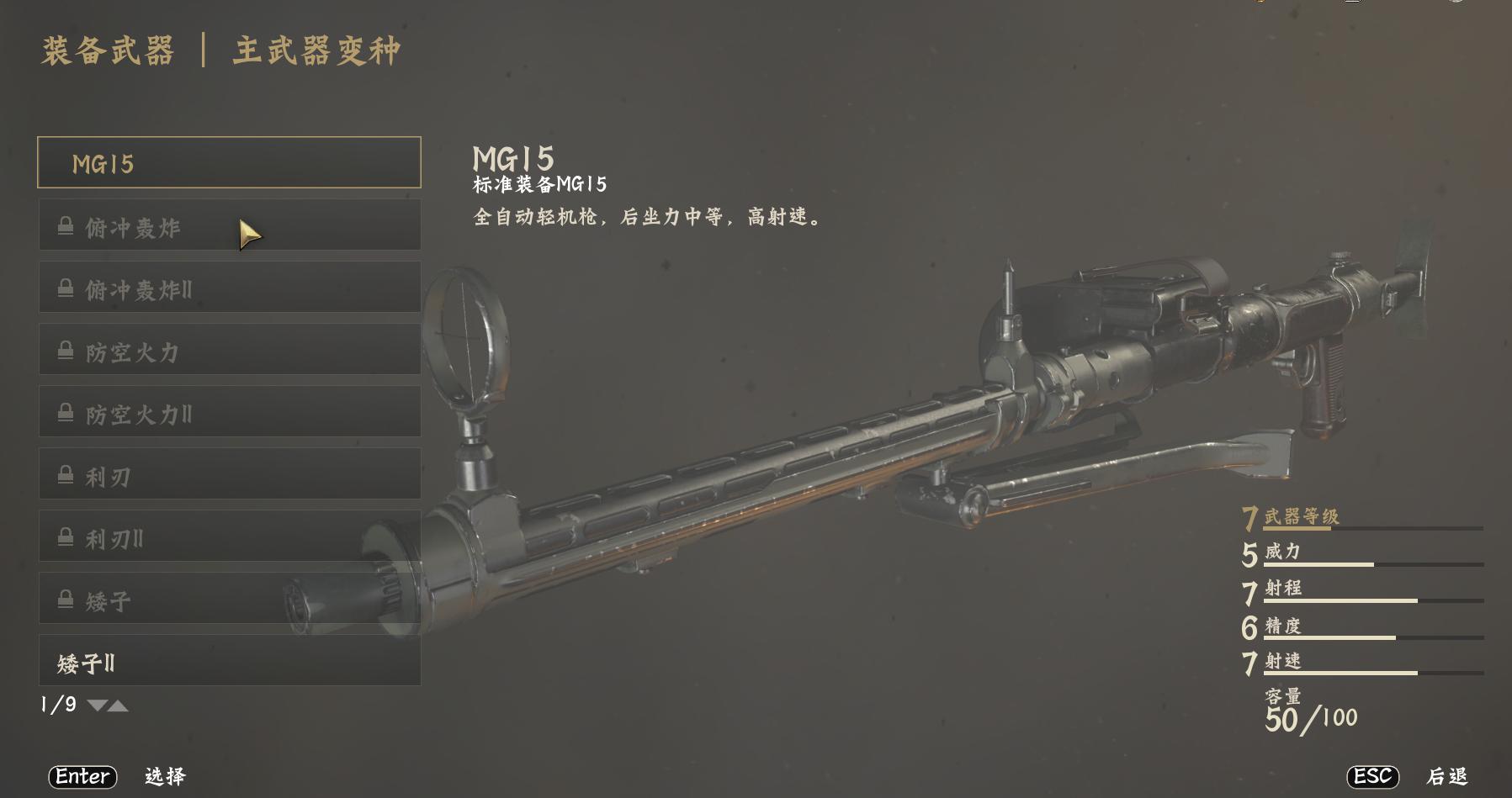1512x798 pixels.
Task: Select the locked 矮子 variant
Action: tap(229, 599)
